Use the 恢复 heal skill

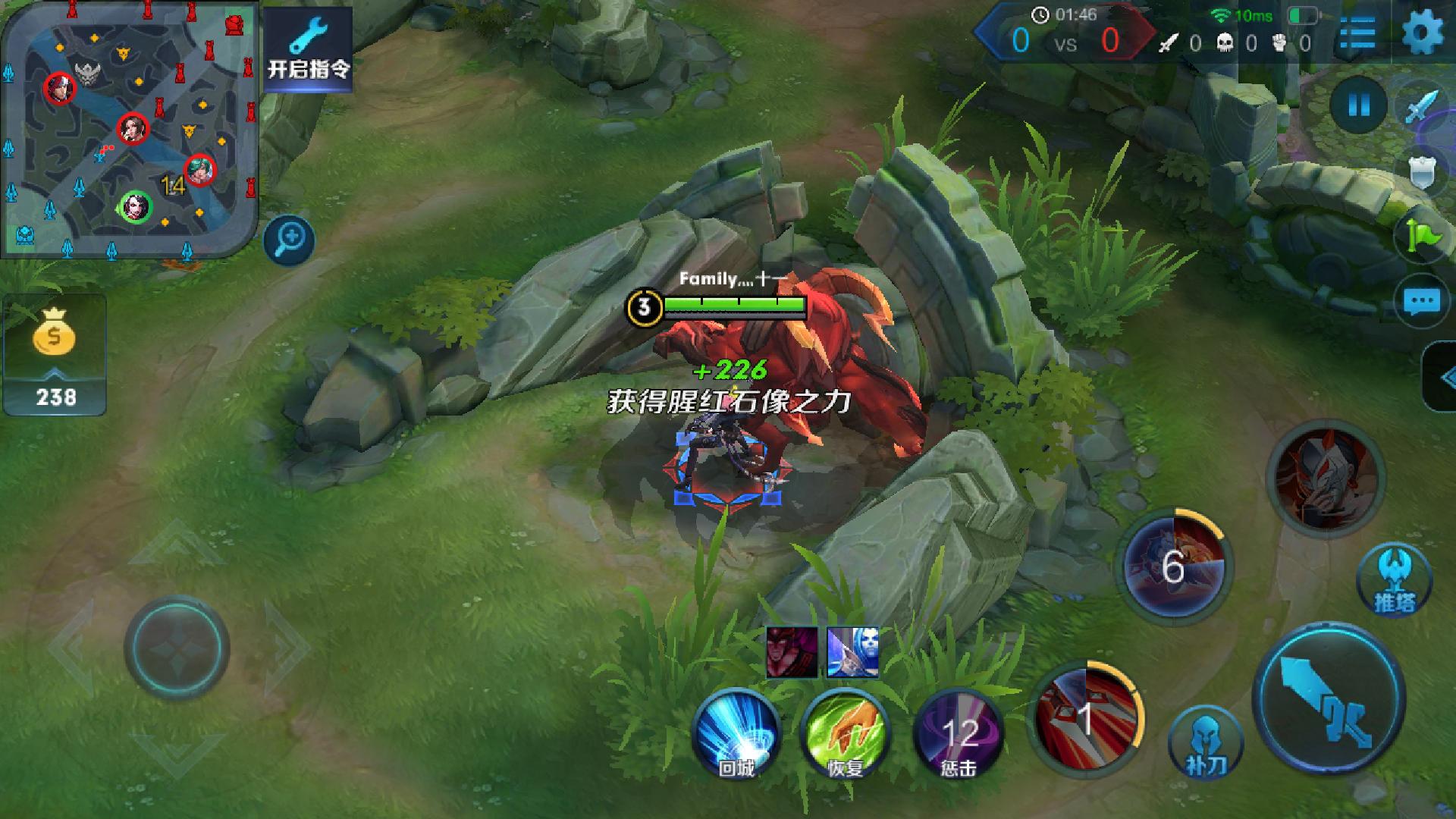tap(846, 734)
